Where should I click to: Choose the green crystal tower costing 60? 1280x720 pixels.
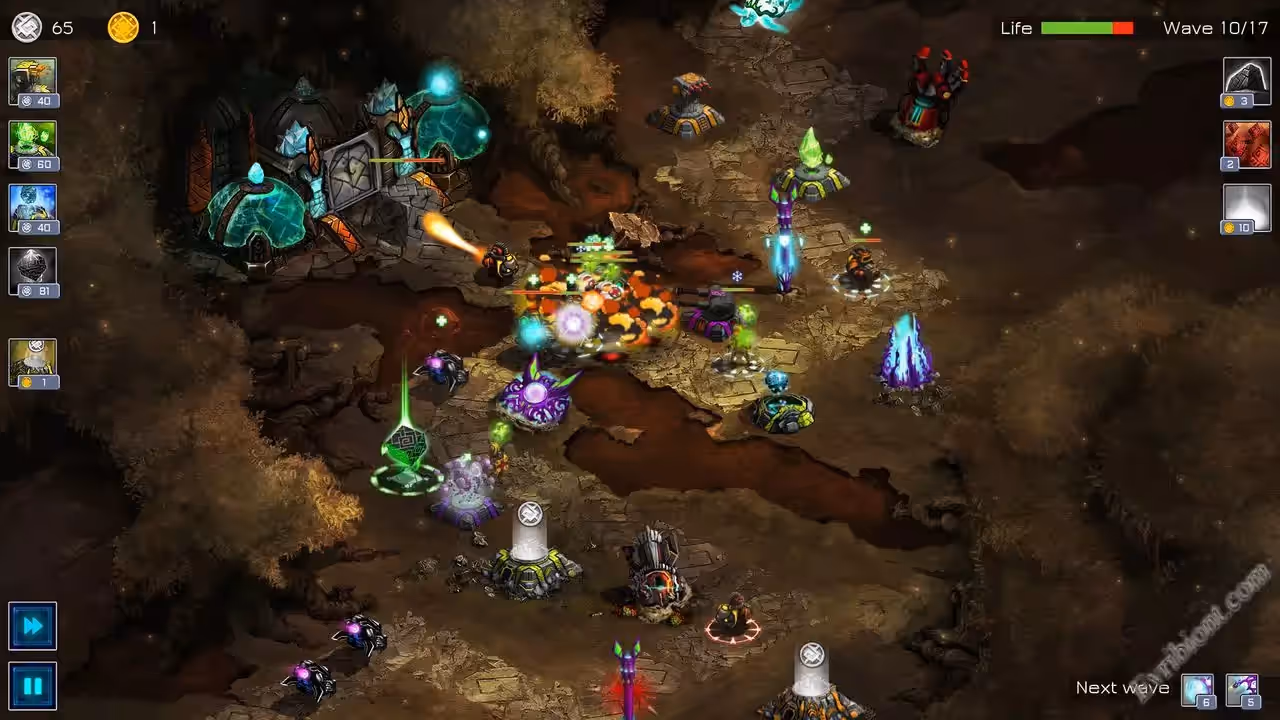point(33,145)
